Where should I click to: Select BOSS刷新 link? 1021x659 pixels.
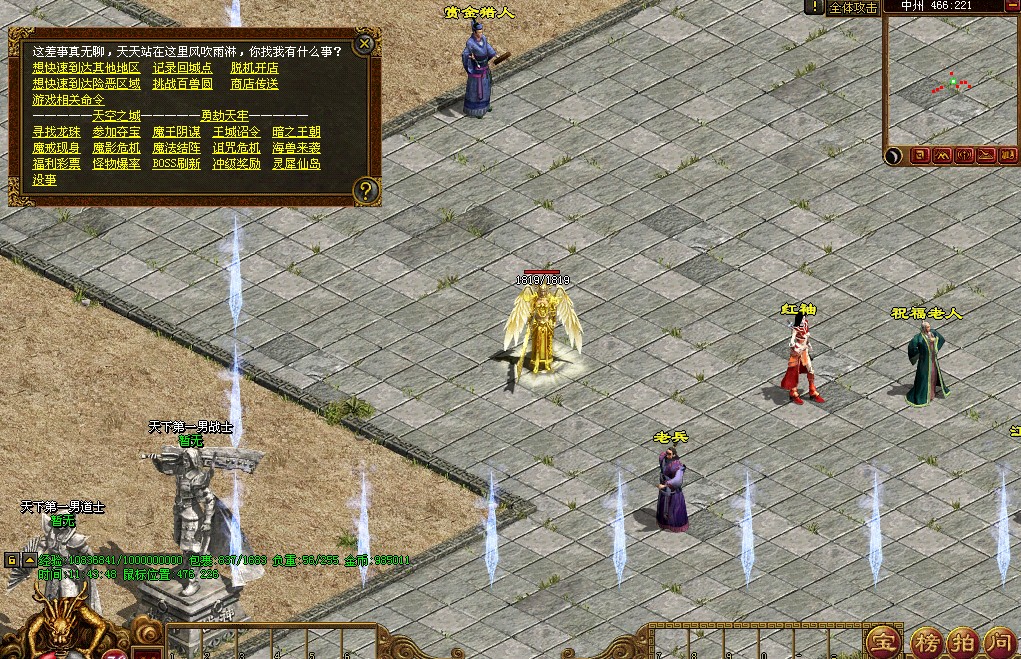tap(176, 164)
